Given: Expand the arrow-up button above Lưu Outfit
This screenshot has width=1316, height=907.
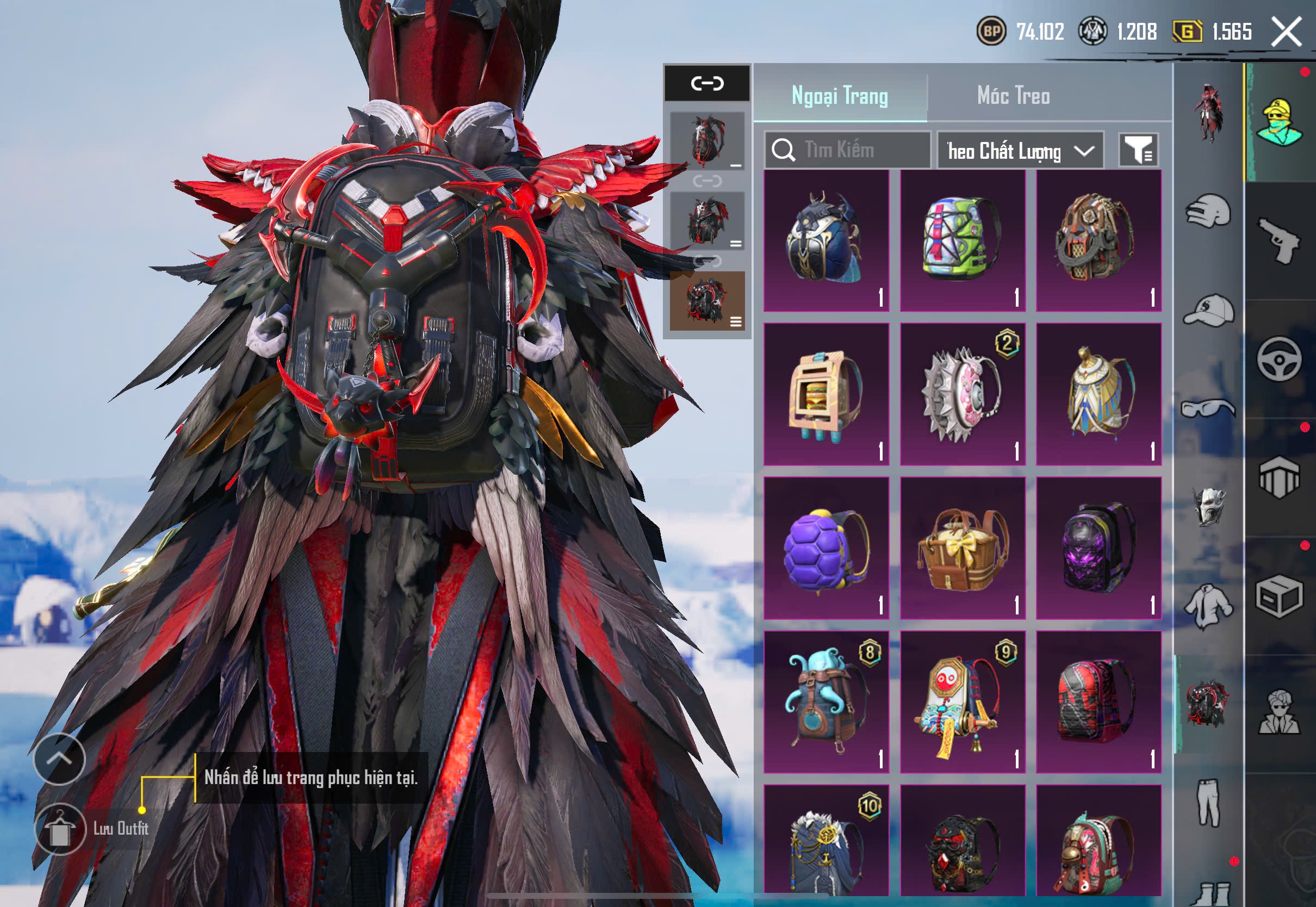Looking at the screenshot, I should (x=59, y=759).
